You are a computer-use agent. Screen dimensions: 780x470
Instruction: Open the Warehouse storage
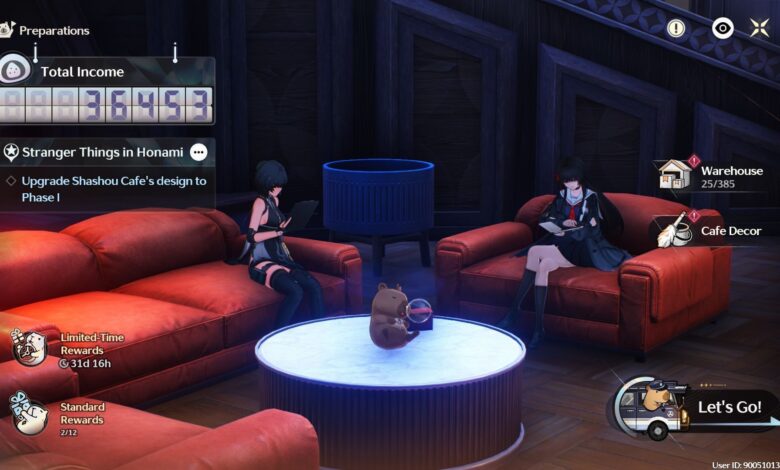click(x=709, y=177)
